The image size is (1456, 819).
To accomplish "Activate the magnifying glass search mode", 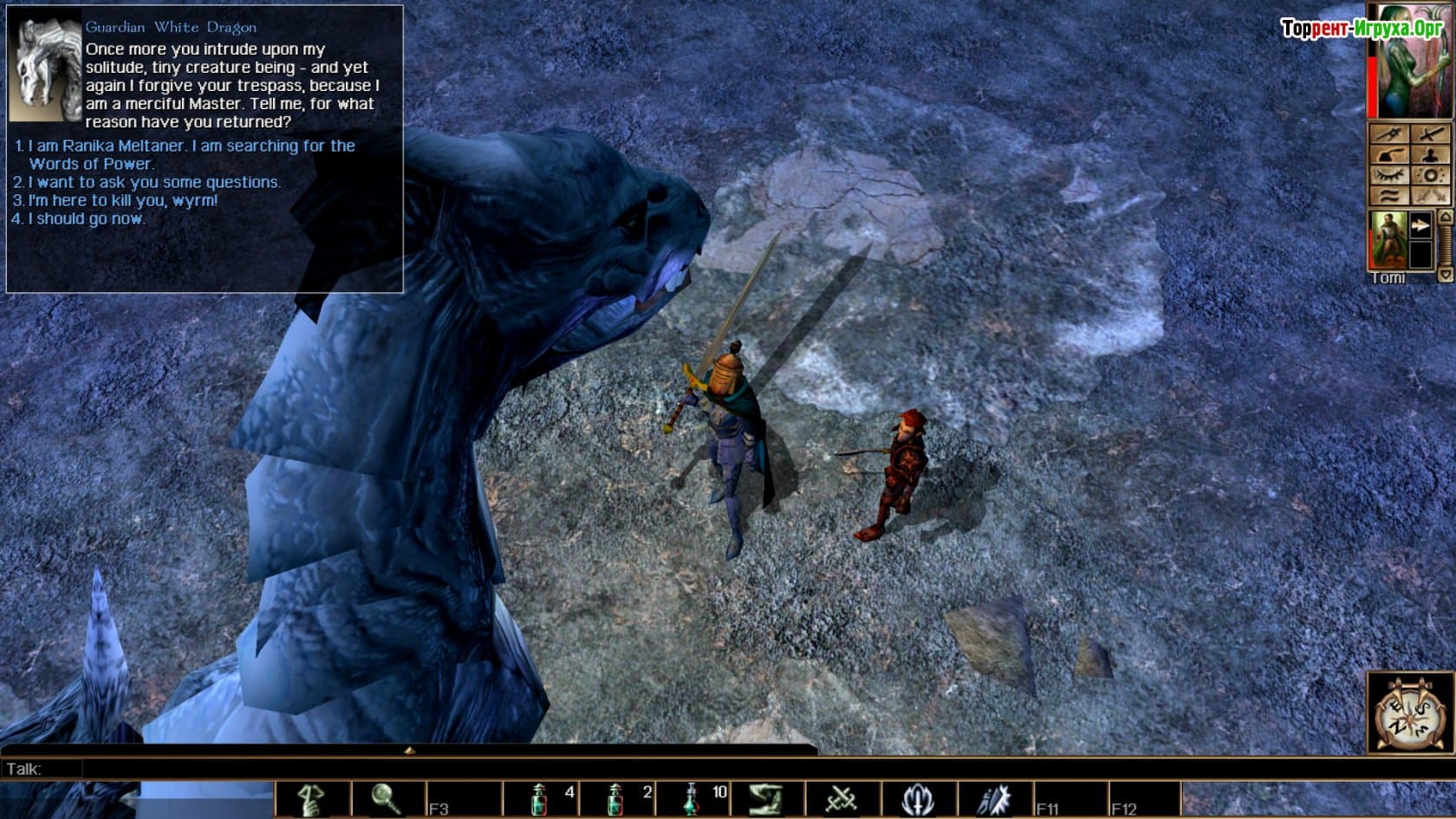I will tap(387, 799).
